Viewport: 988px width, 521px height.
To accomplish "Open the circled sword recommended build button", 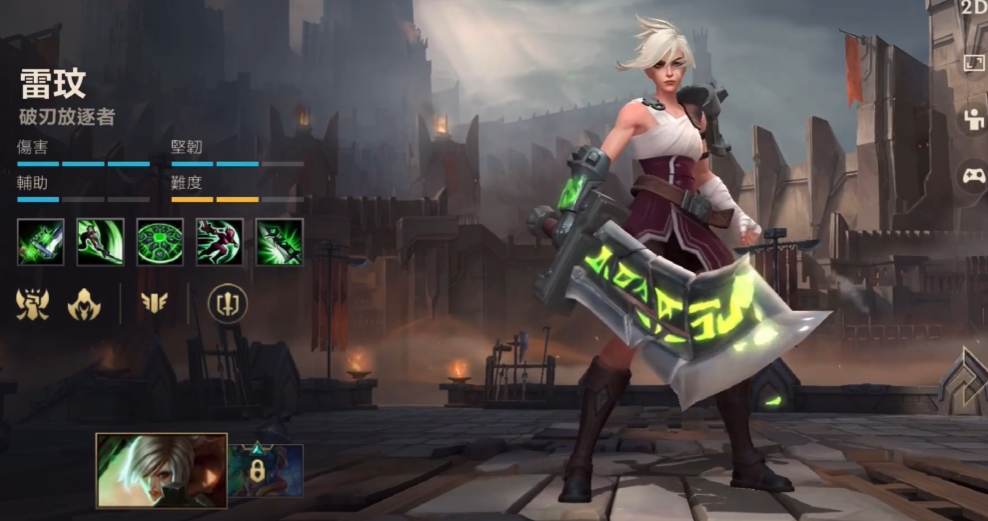I will click(x=227, y=303).
